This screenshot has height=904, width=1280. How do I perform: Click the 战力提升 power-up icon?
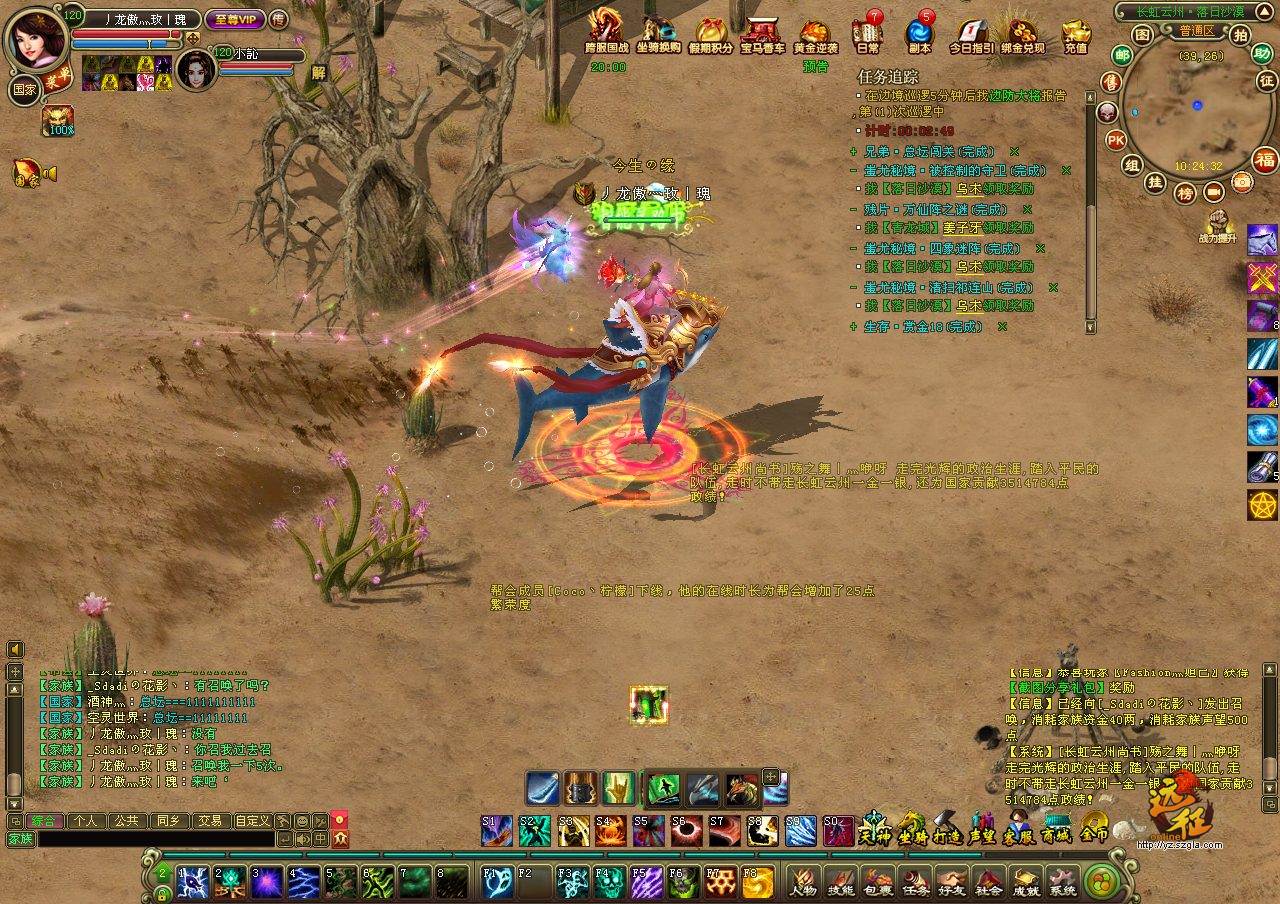coord(1217,225)
